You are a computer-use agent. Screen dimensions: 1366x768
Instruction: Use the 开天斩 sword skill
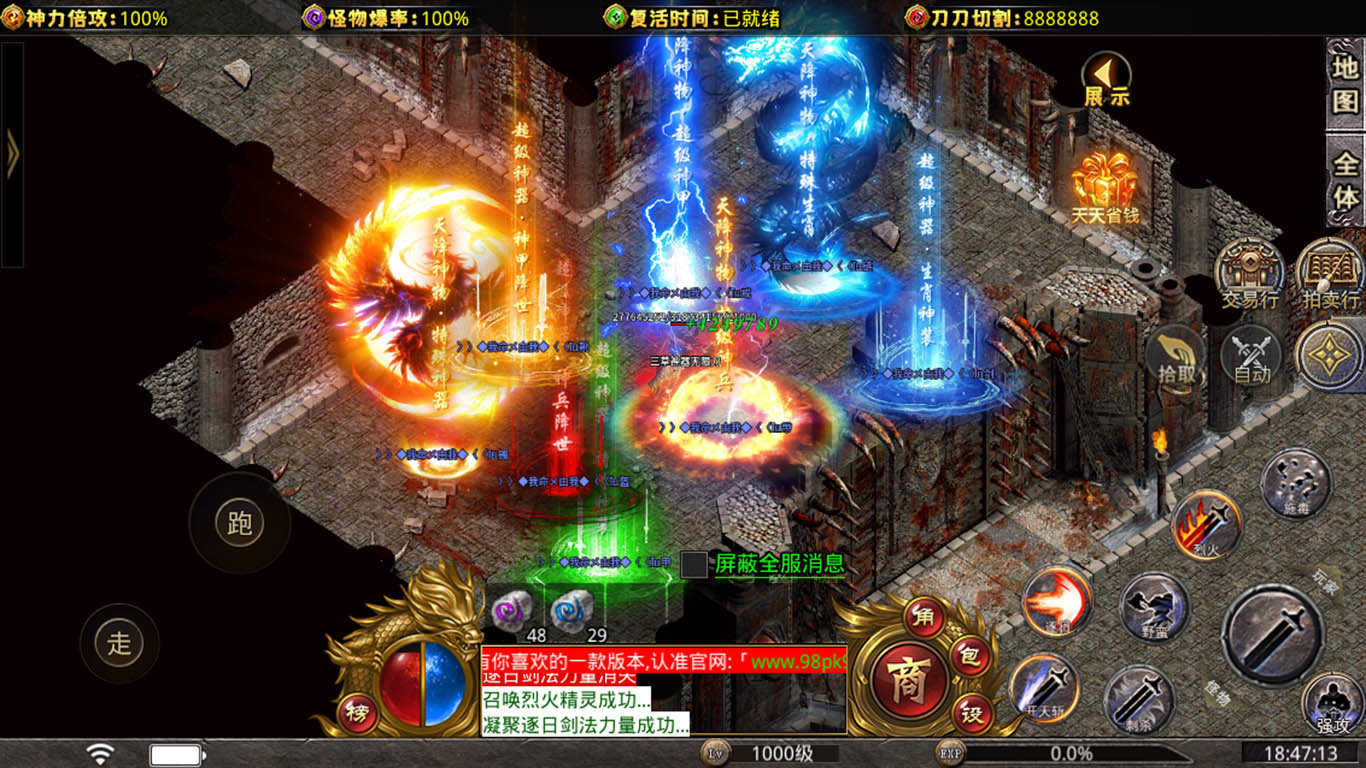coord(1043,687)
